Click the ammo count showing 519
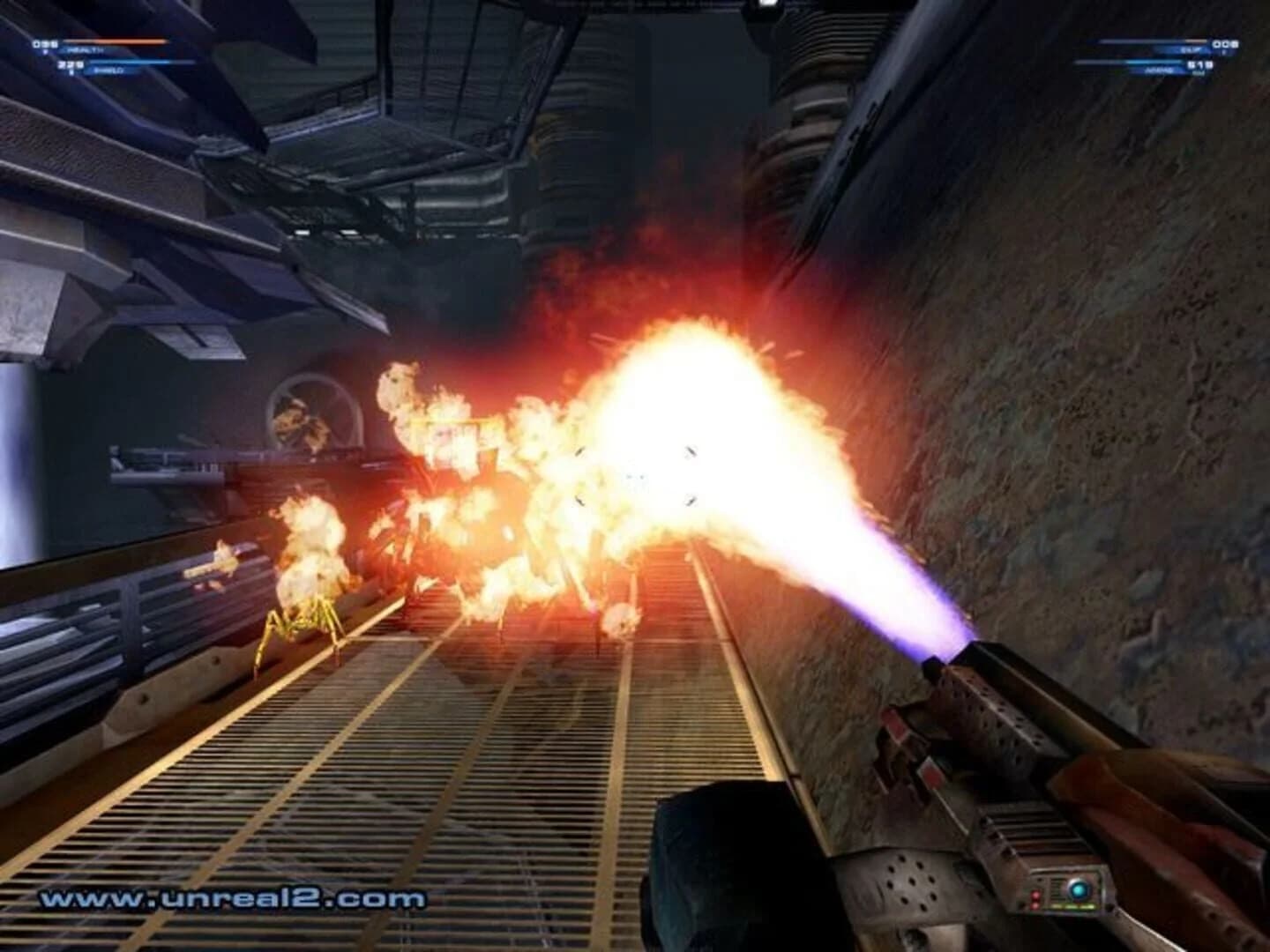 1200,64
